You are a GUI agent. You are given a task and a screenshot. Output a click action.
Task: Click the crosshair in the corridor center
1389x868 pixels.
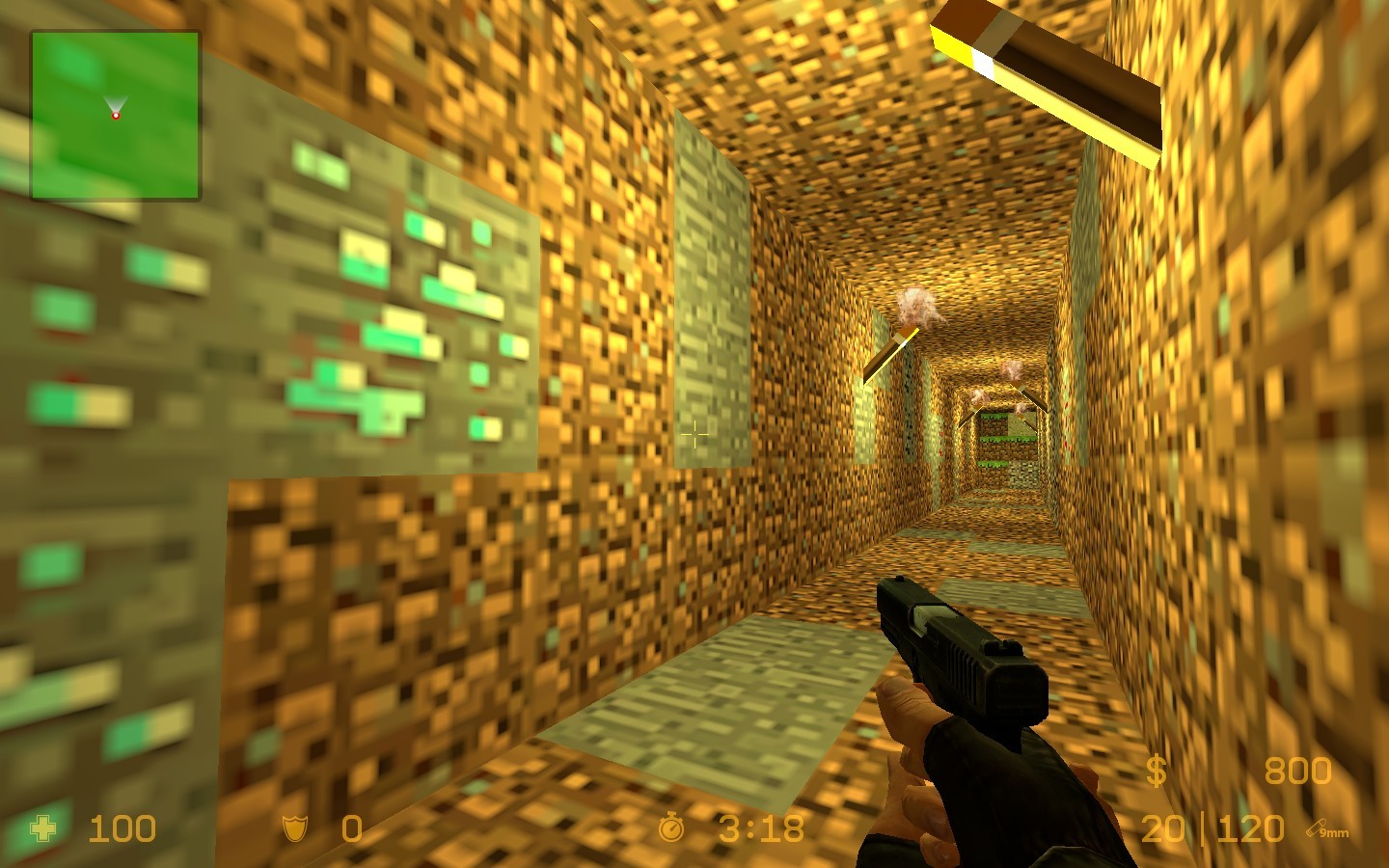coord(696,436)
